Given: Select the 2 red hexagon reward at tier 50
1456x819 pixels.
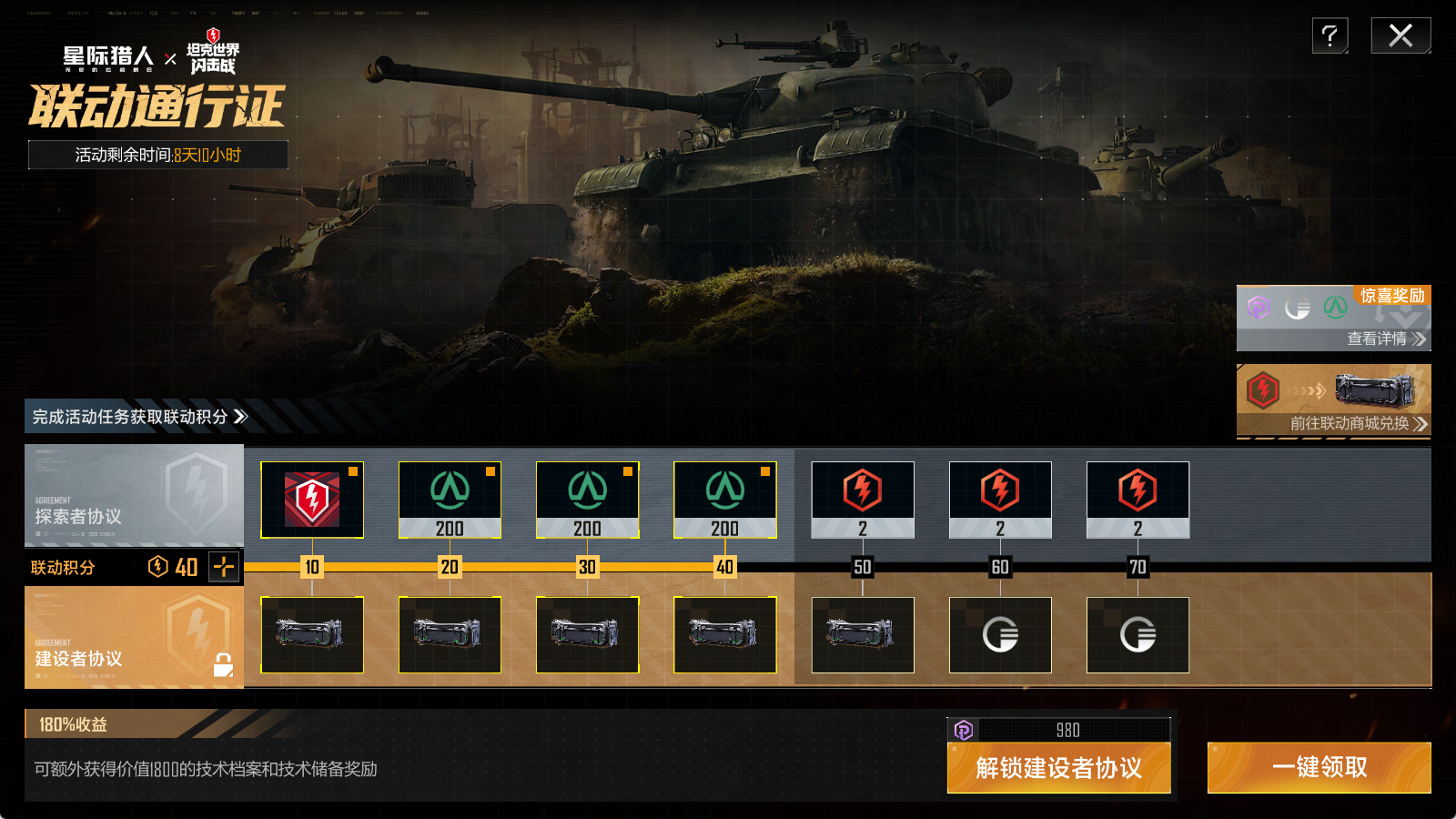Looking at the screenshot, I should coord(863,500).
